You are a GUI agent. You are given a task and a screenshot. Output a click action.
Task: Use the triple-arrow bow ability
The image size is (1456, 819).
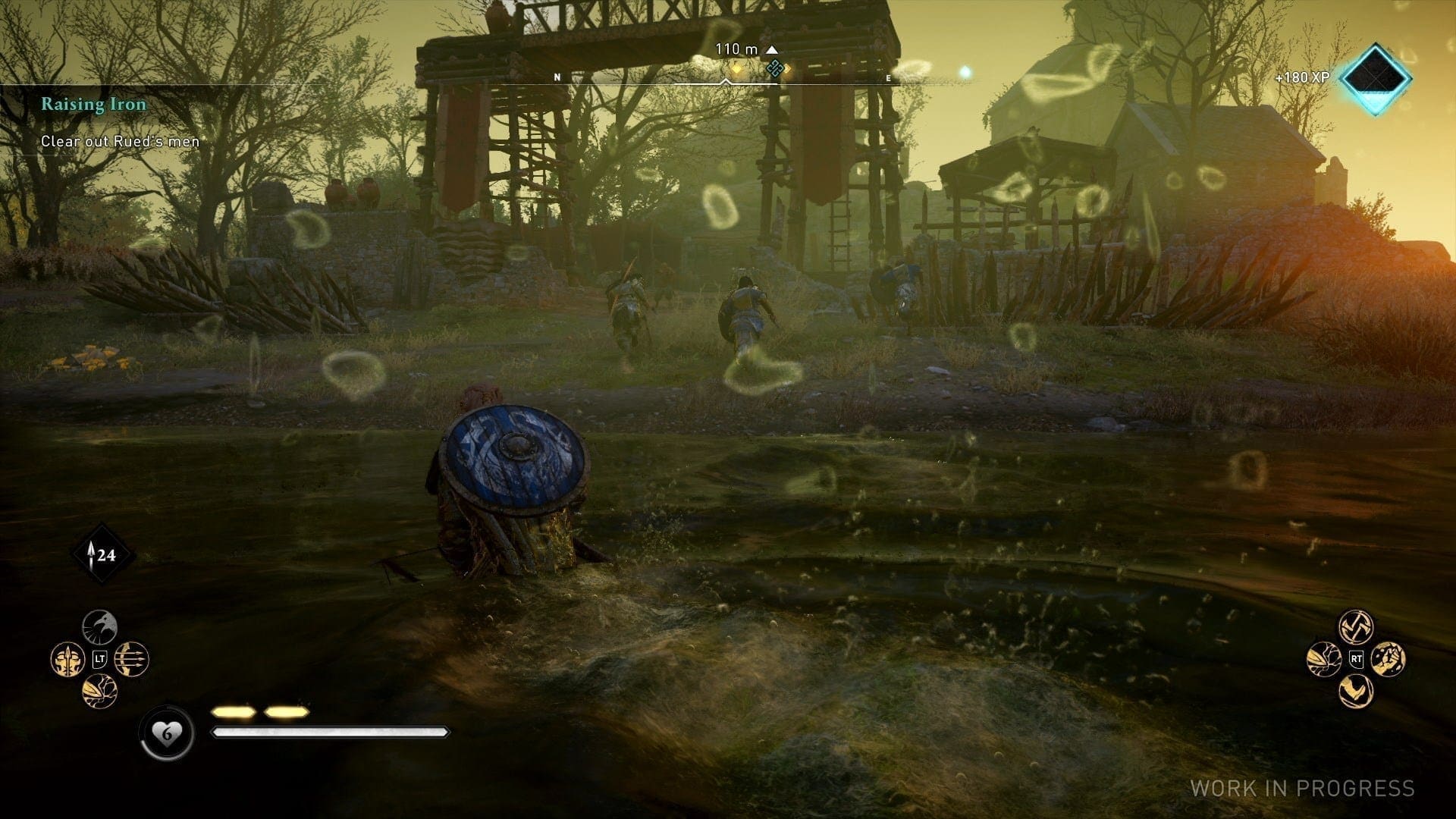[x=132, y=659]
